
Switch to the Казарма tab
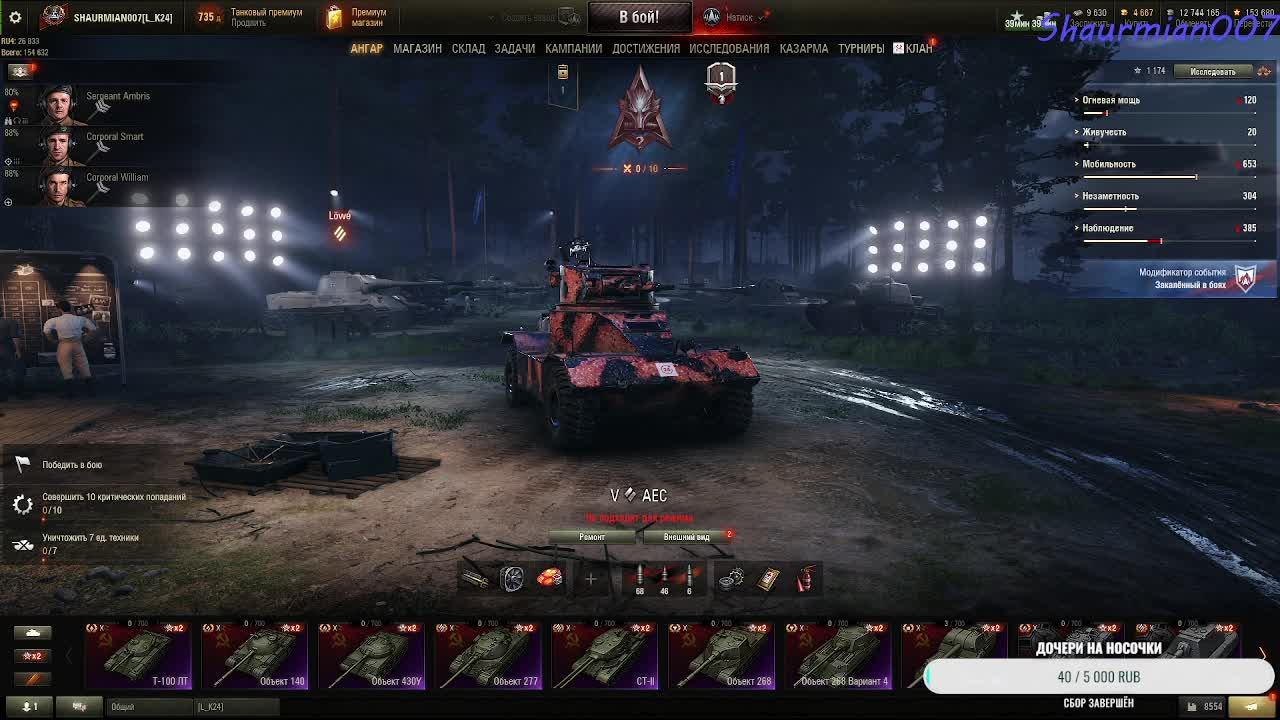(803, 48)
